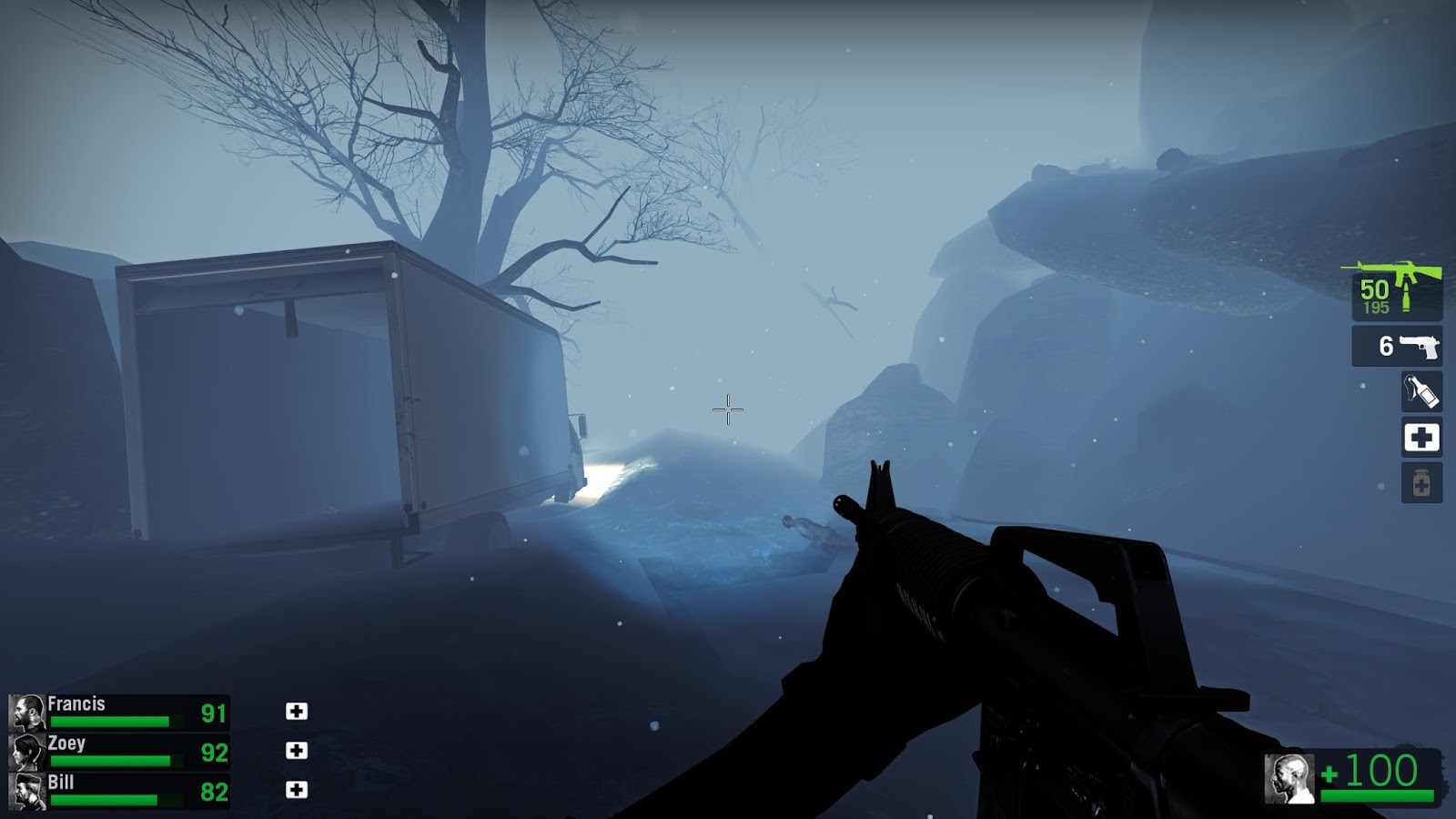Screen dimensions: 1456x819
Task: Click the medical cross beside Bill's health bar
Action: (298, 788)
